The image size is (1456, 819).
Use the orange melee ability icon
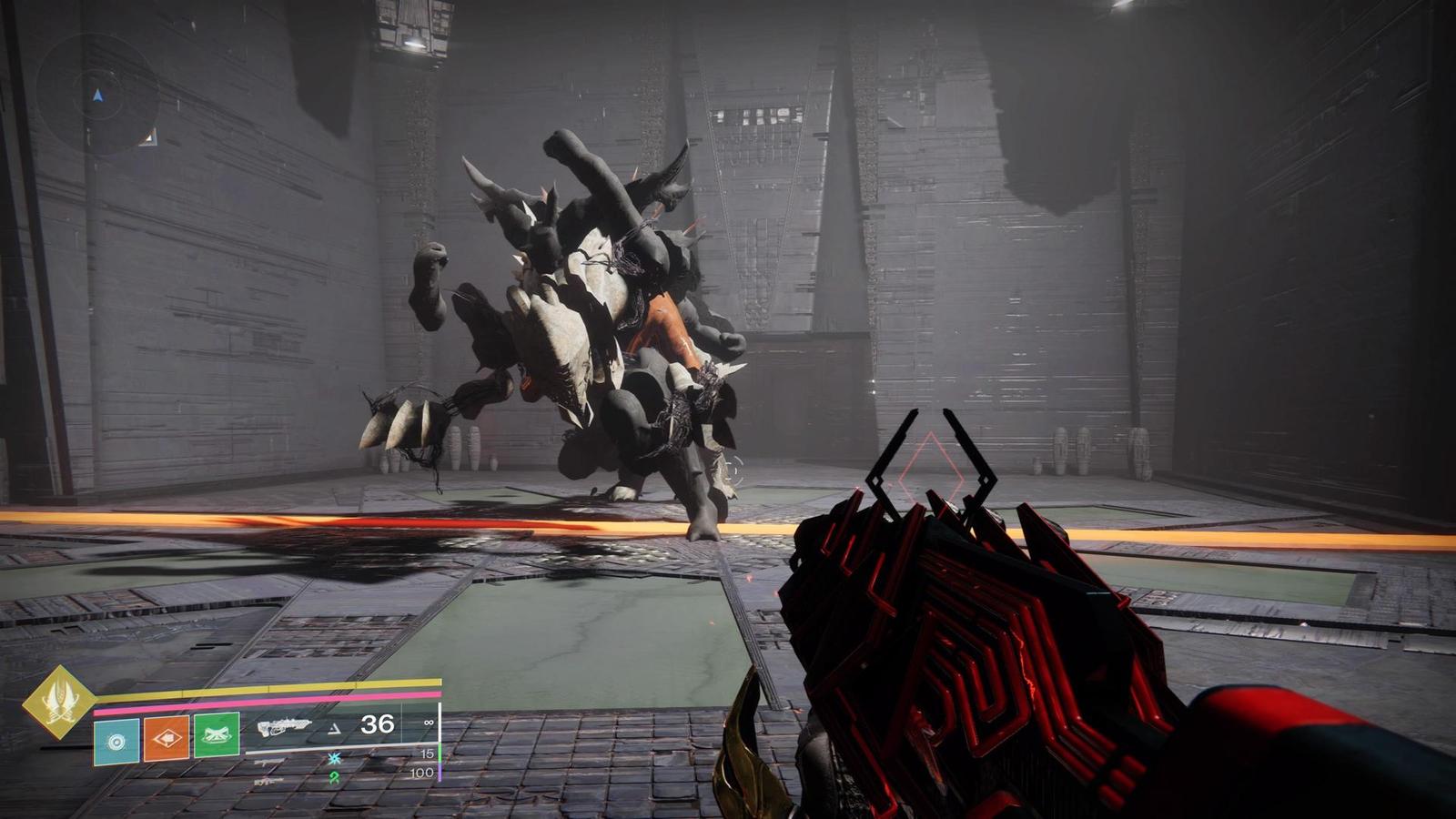click(167, 738)
